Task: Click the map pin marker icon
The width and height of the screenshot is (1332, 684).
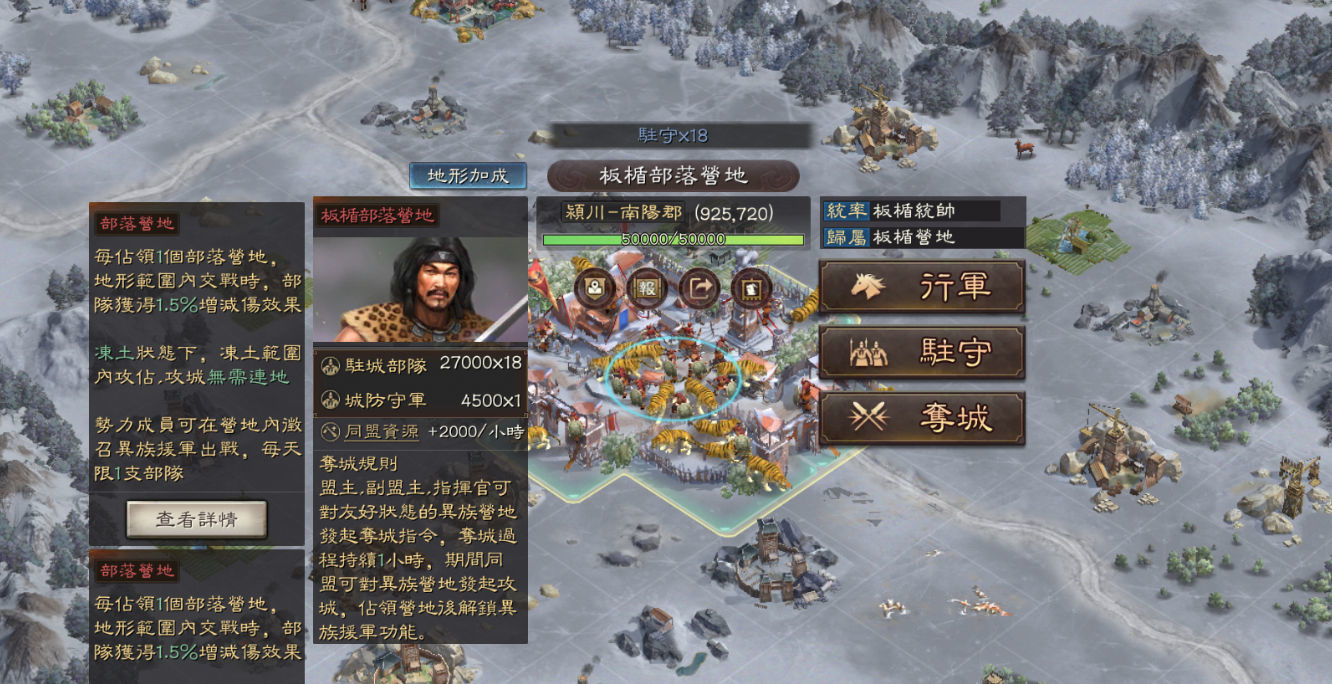Action: click(x=594, y=288)
